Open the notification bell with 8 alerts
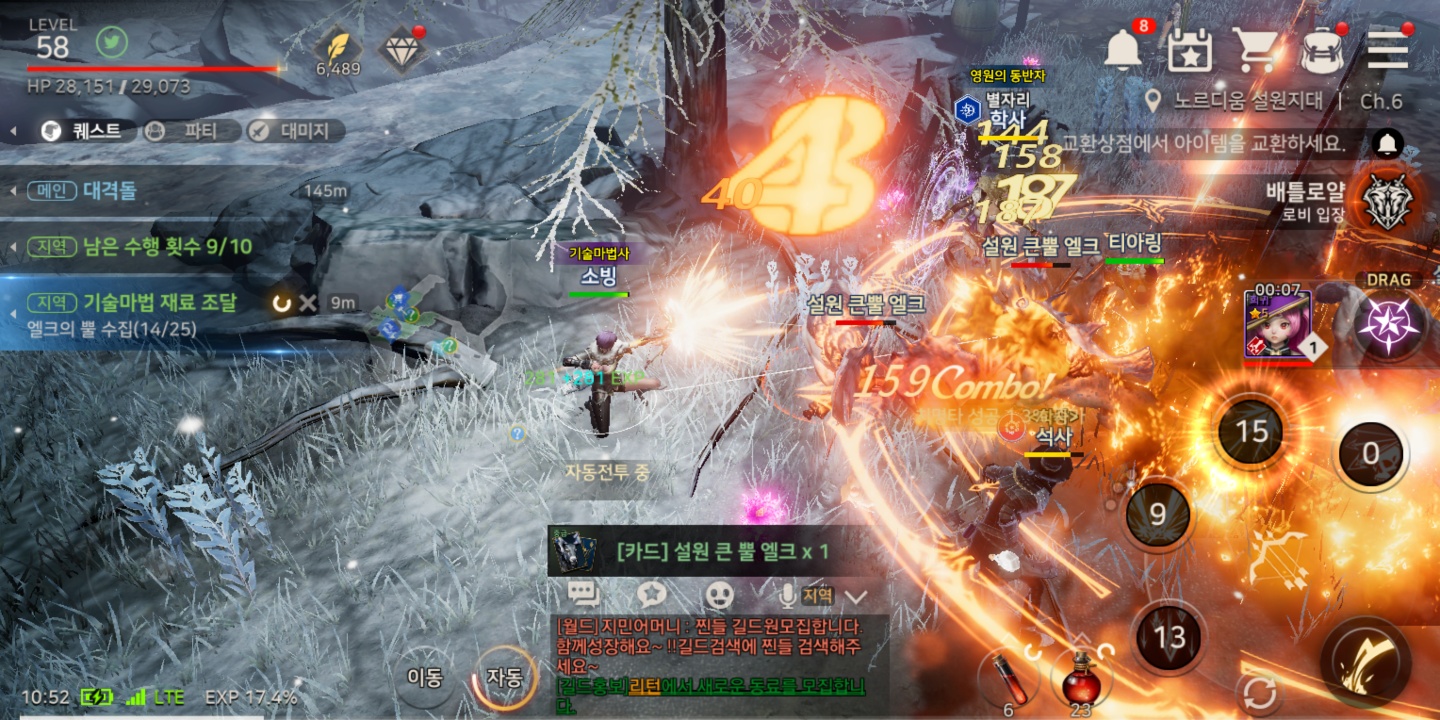1440x720 pixels. click(x=1124, y=48)
